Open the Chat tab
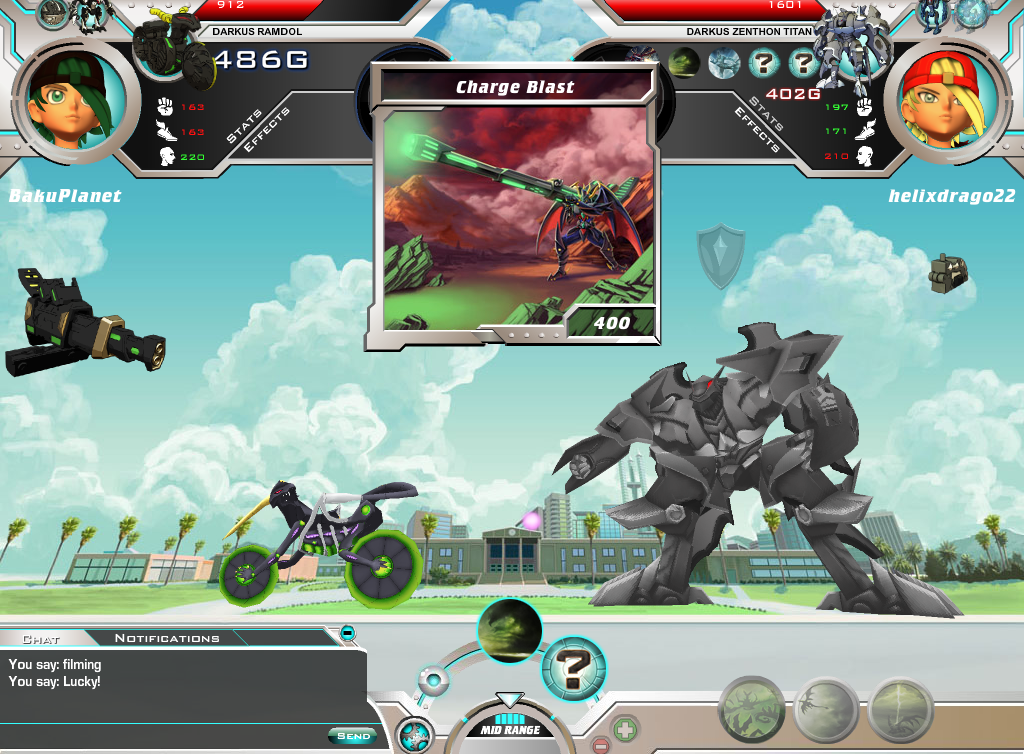The width and height of the screenshot is (1024, 754). (41, 638)
